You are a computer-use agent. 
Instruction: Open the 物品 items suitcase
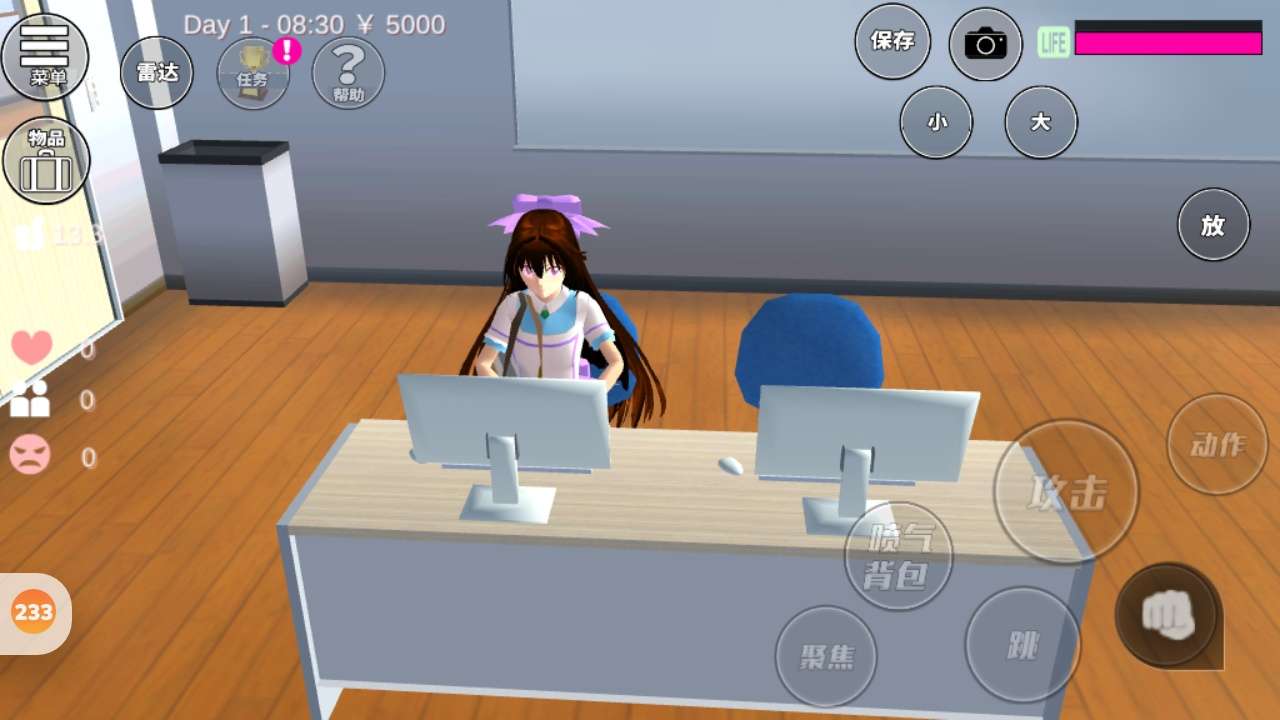tap(46, 160)
